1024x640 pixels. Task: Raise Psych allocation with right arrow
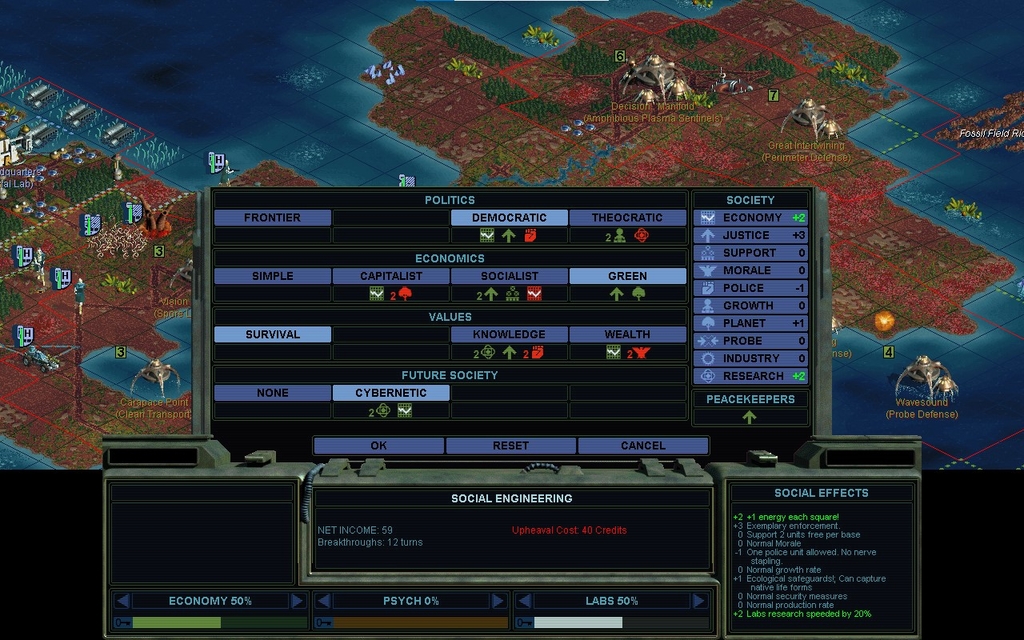[498, 601]
